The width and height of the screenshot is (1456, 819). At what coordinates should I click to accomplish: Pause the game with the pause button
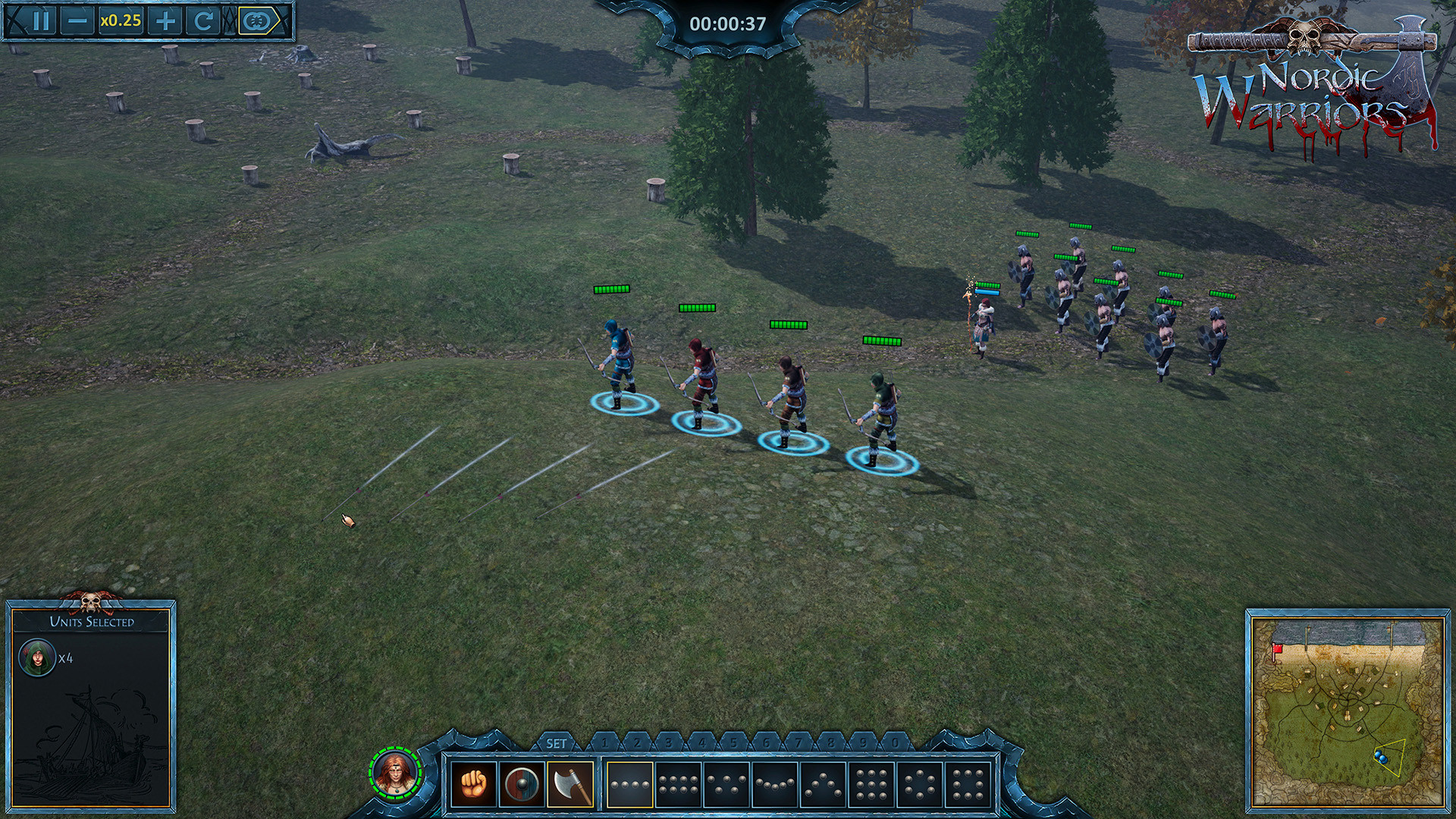[40, 21]
